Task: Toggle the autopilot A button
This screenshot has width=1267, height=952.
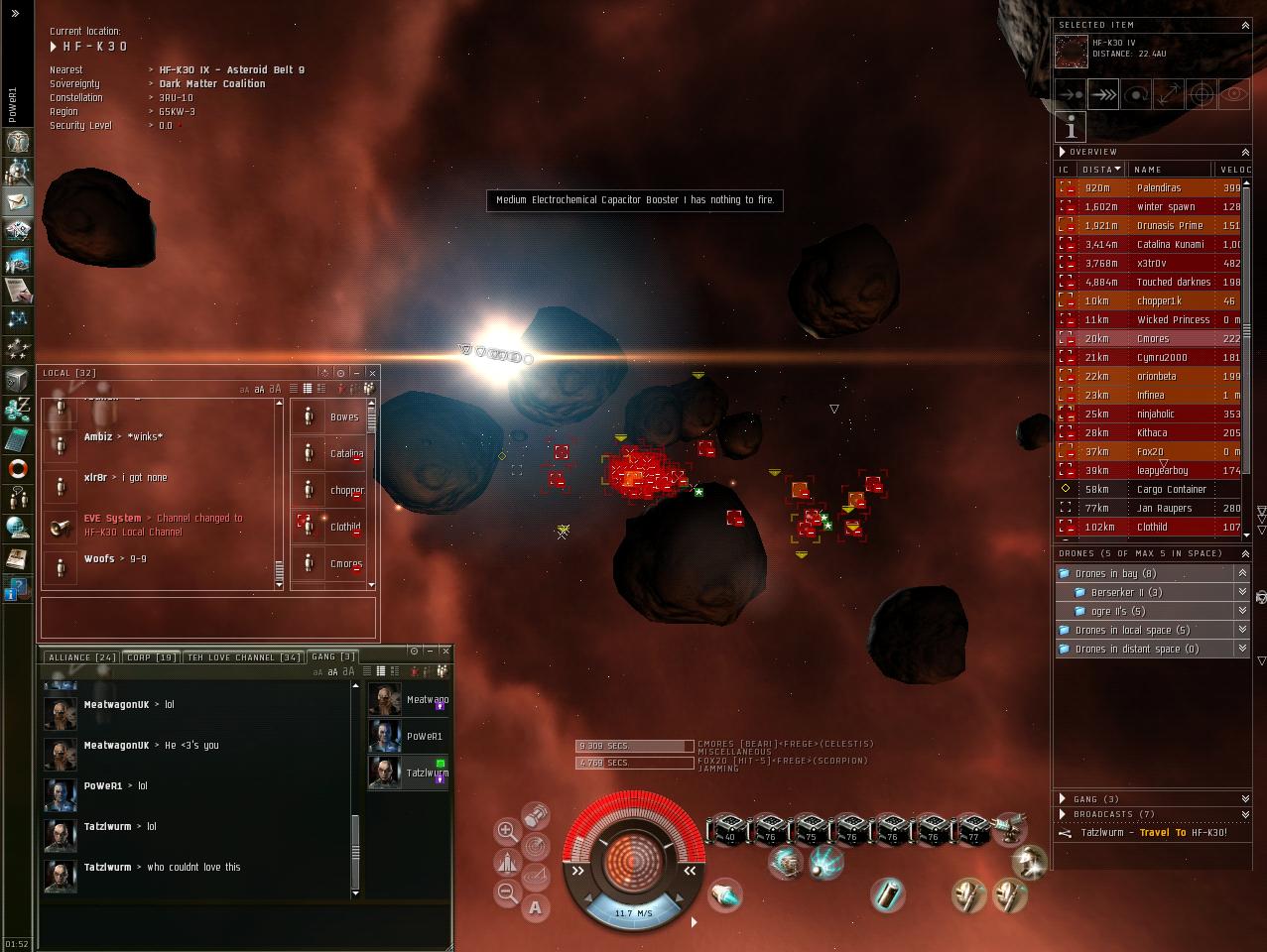Action: [x=536, y=906]
